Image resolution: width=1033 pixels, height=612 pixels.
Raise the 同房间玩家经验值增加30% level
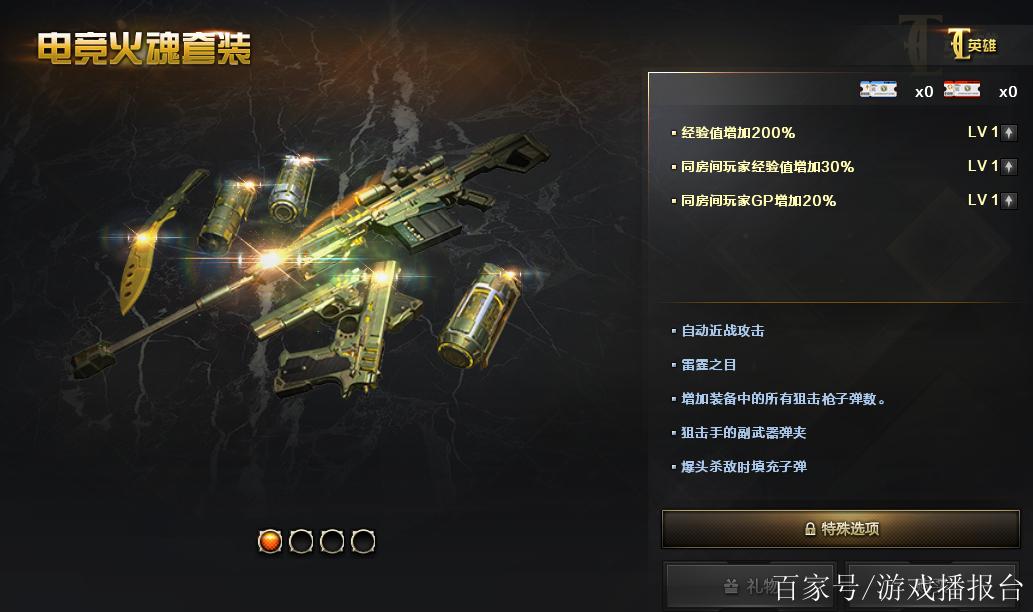[1009, 167]
